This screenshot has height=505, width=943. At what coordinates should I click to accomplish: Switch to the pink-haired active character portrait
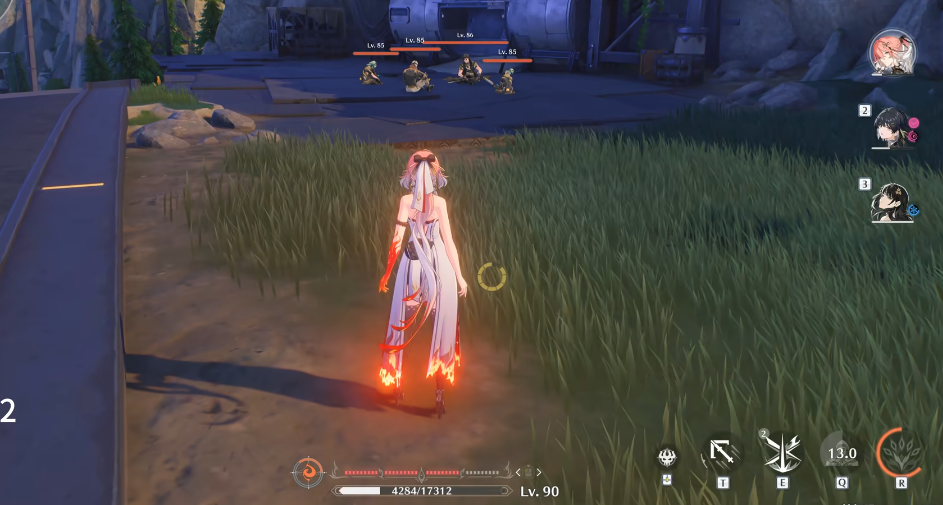(892, 51)
